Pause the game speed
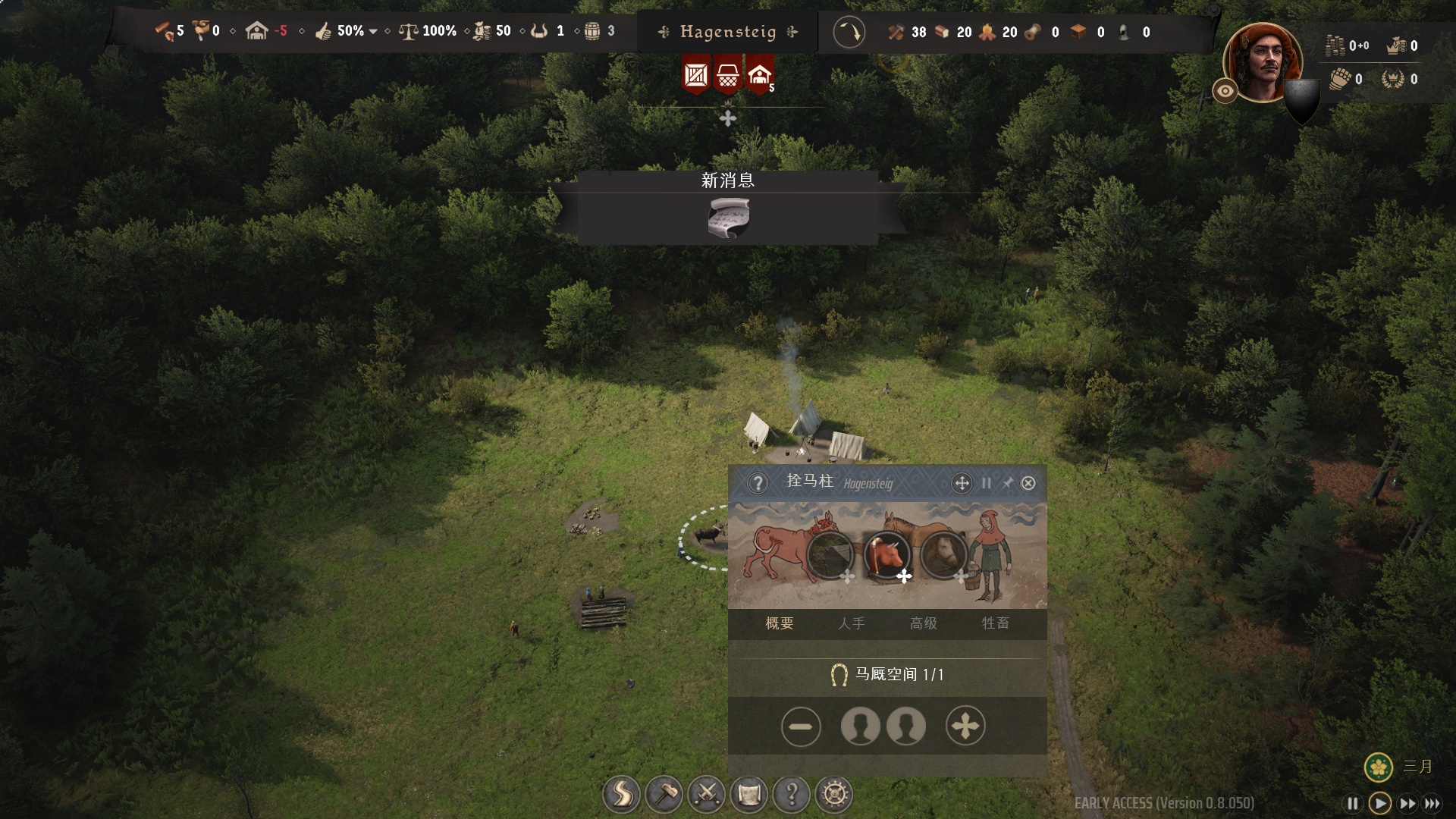Screen dimensions: 1456x819 [x=1352, y=803]
